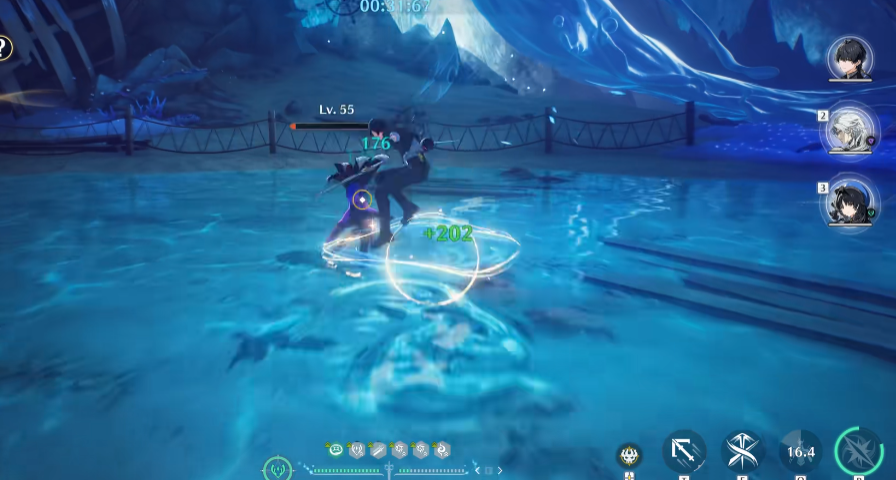Click the small skull utility icon

point(629,456)
